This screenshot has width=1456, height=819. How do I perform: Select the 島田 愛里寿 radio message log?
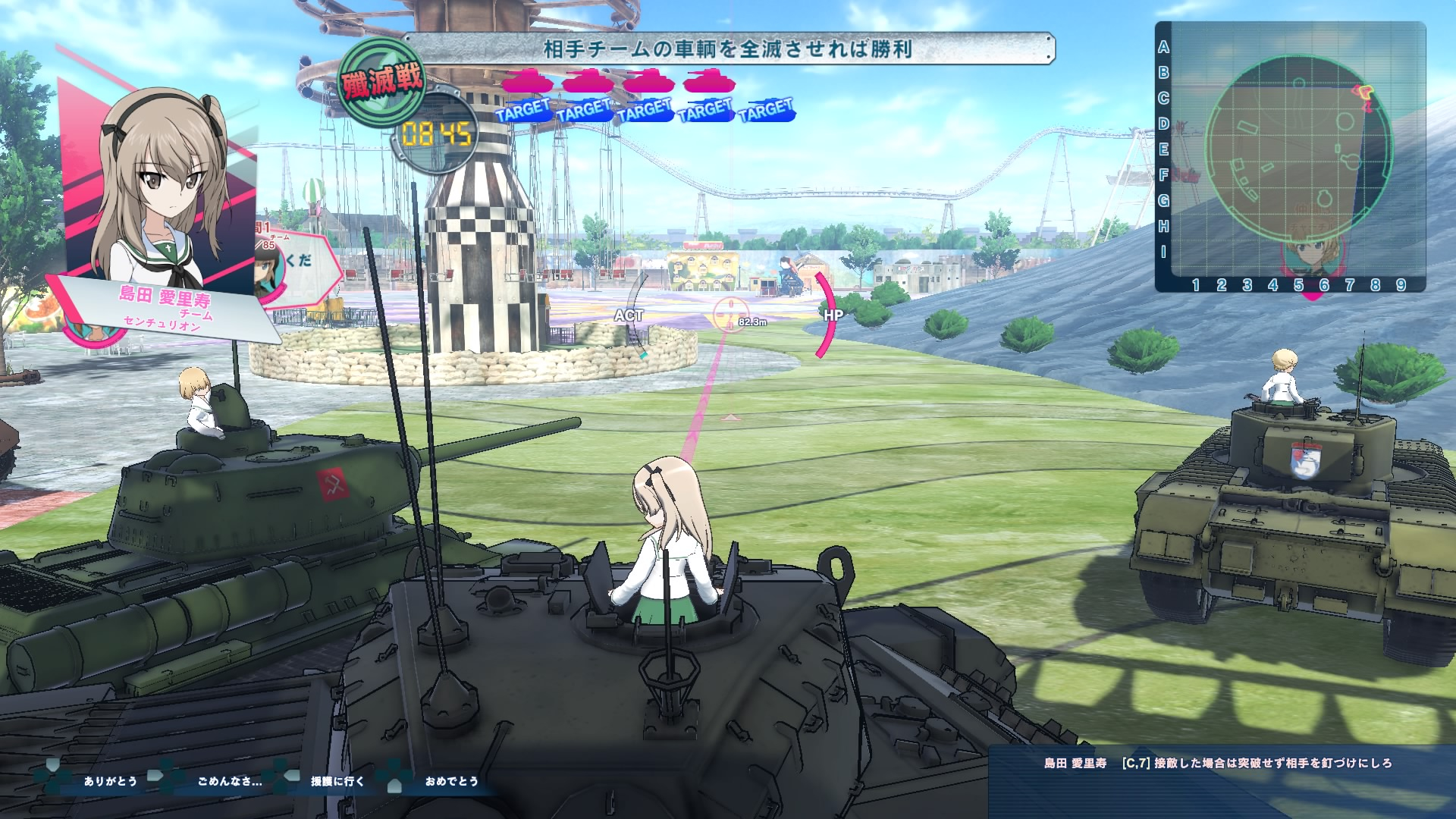click(x=1218, y=764)
